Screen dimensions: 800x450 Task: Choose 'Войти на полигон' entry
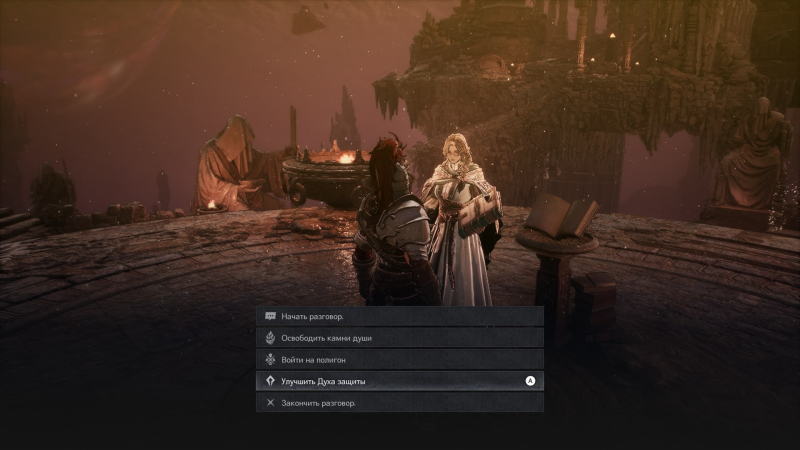[x=400, y=359]
